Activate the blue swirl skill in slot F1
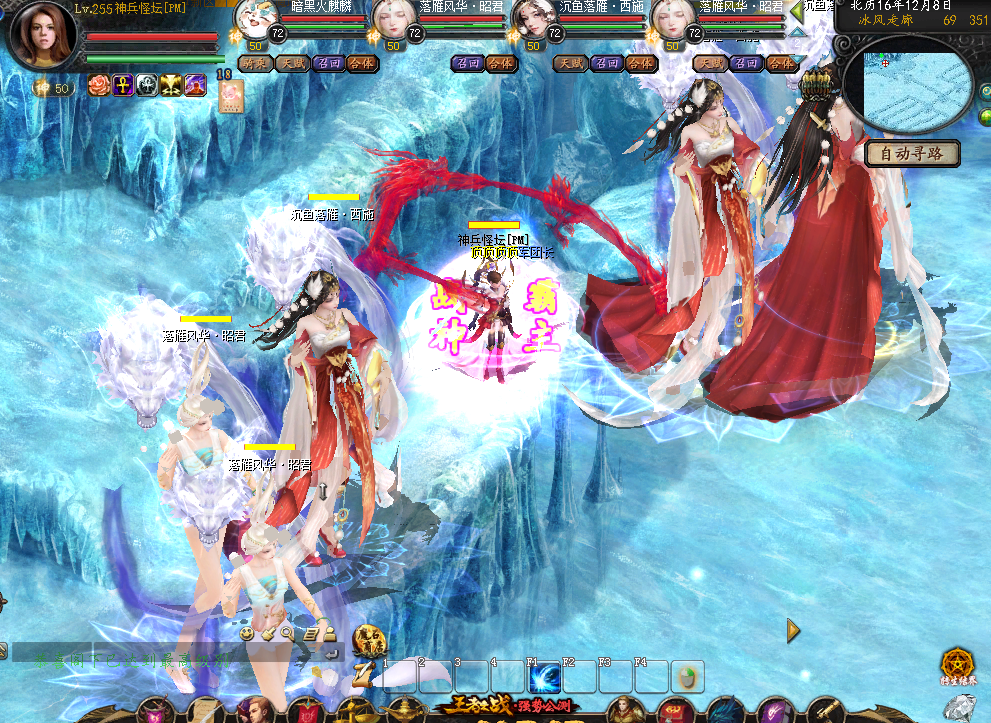 point(544,677)
